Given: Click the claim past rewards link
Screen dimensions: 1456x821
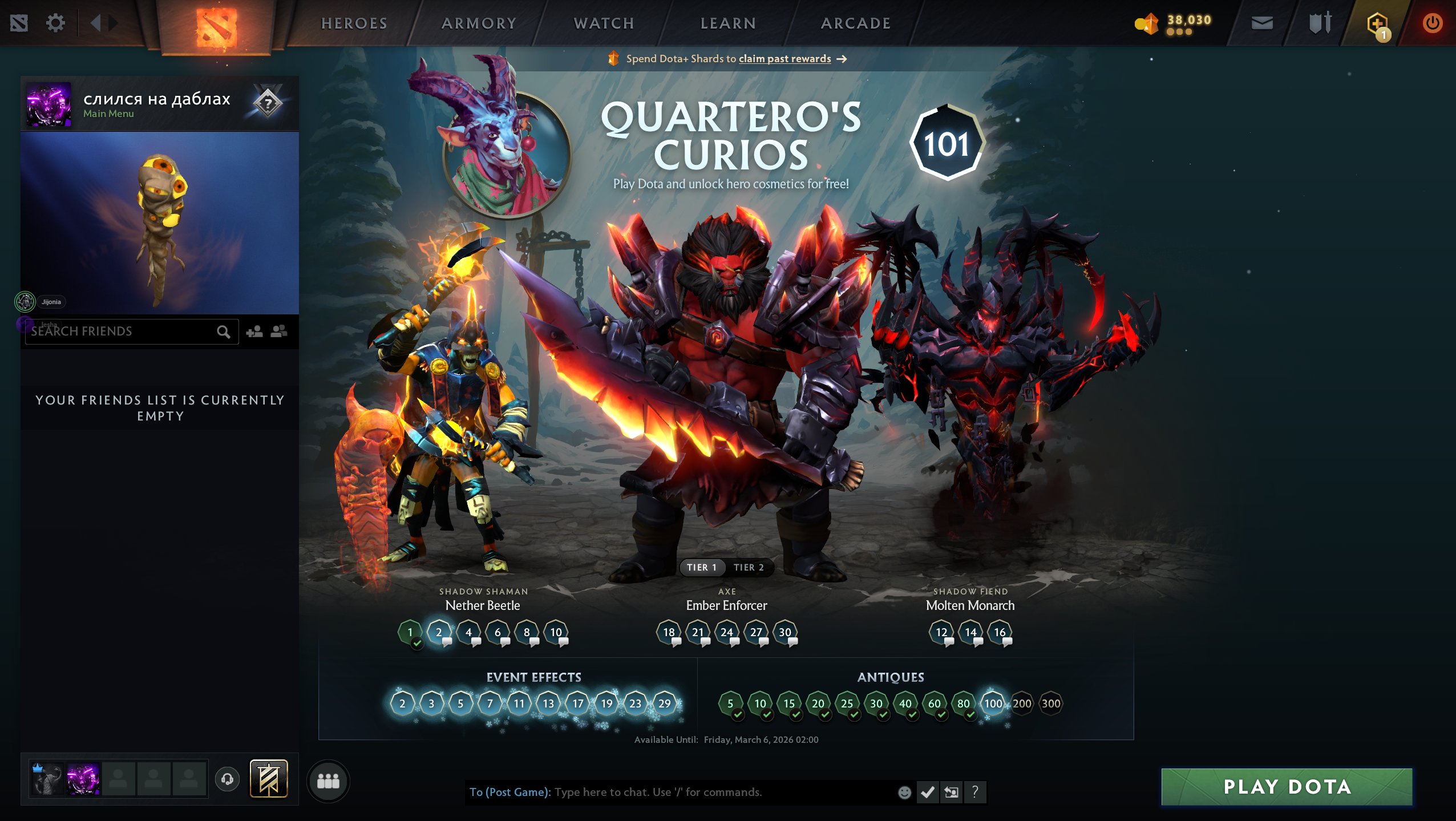Looking at the screenshot, I should tap(784, 59).
